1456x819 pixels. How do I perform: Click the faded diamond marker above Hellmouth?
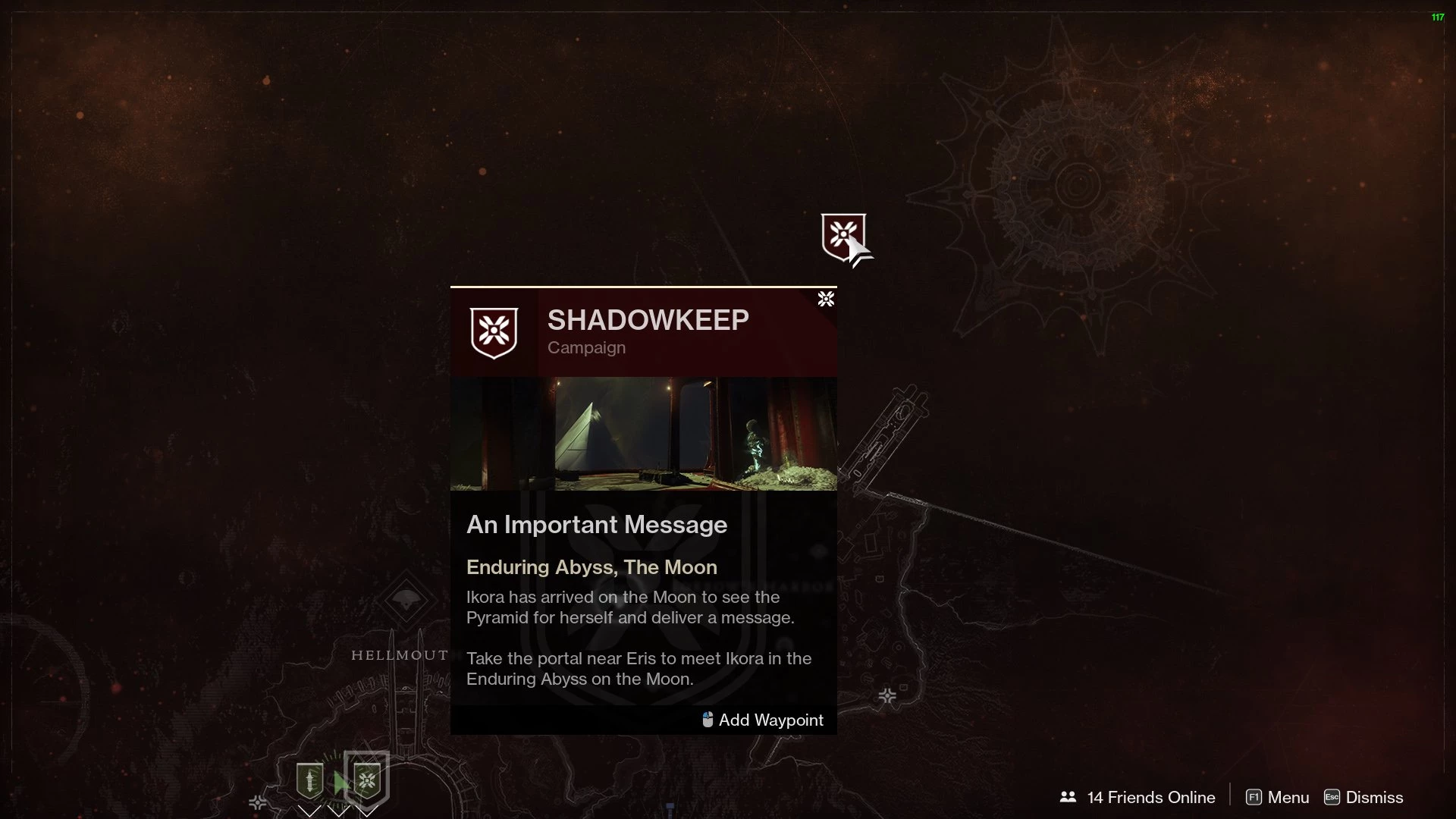pyautogui.click(x=406, y=599)
